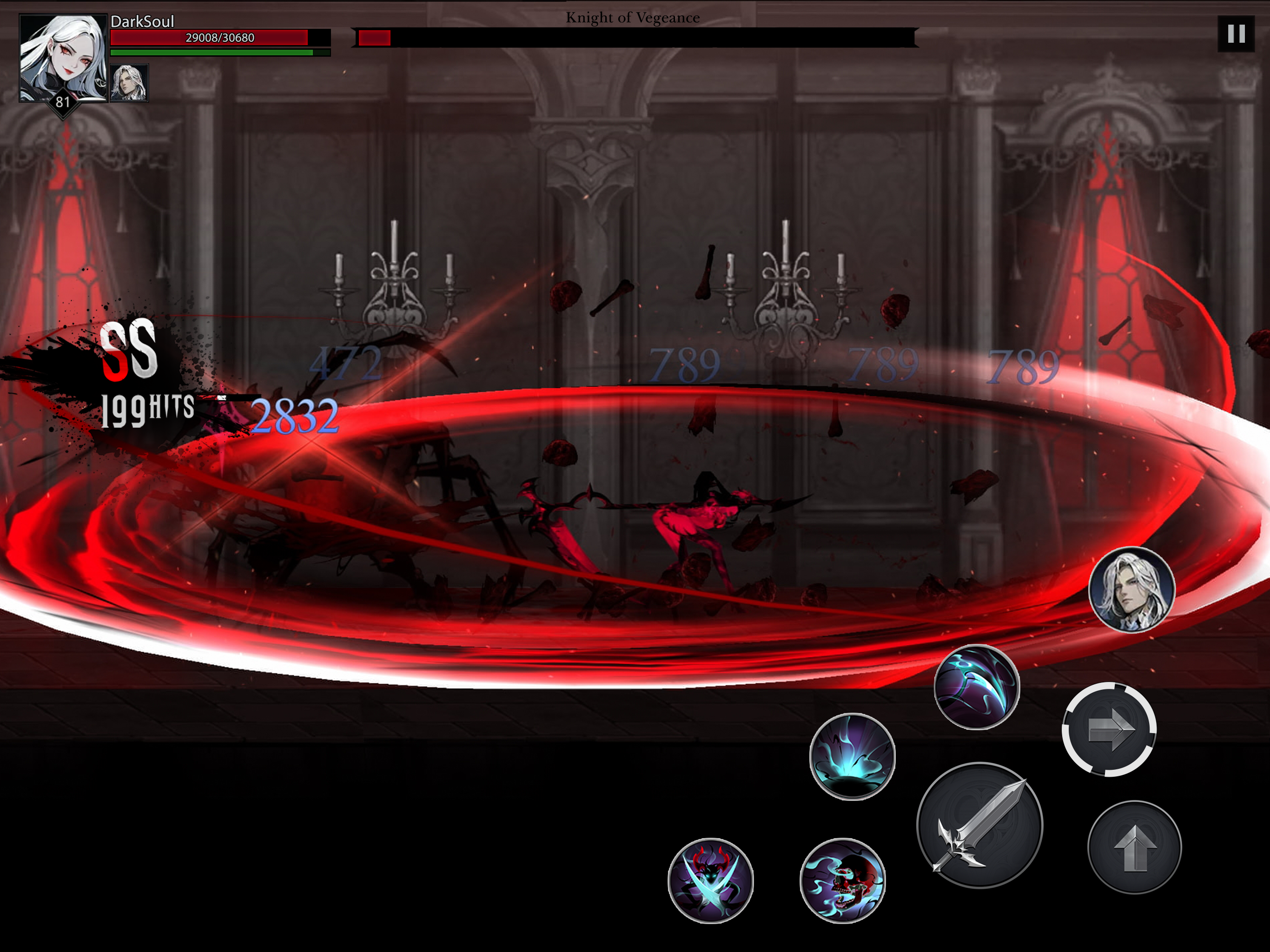The image size is (1270, 952).
Task: Tap the Knight of Vegeance title text
Action: pos(633,17)
